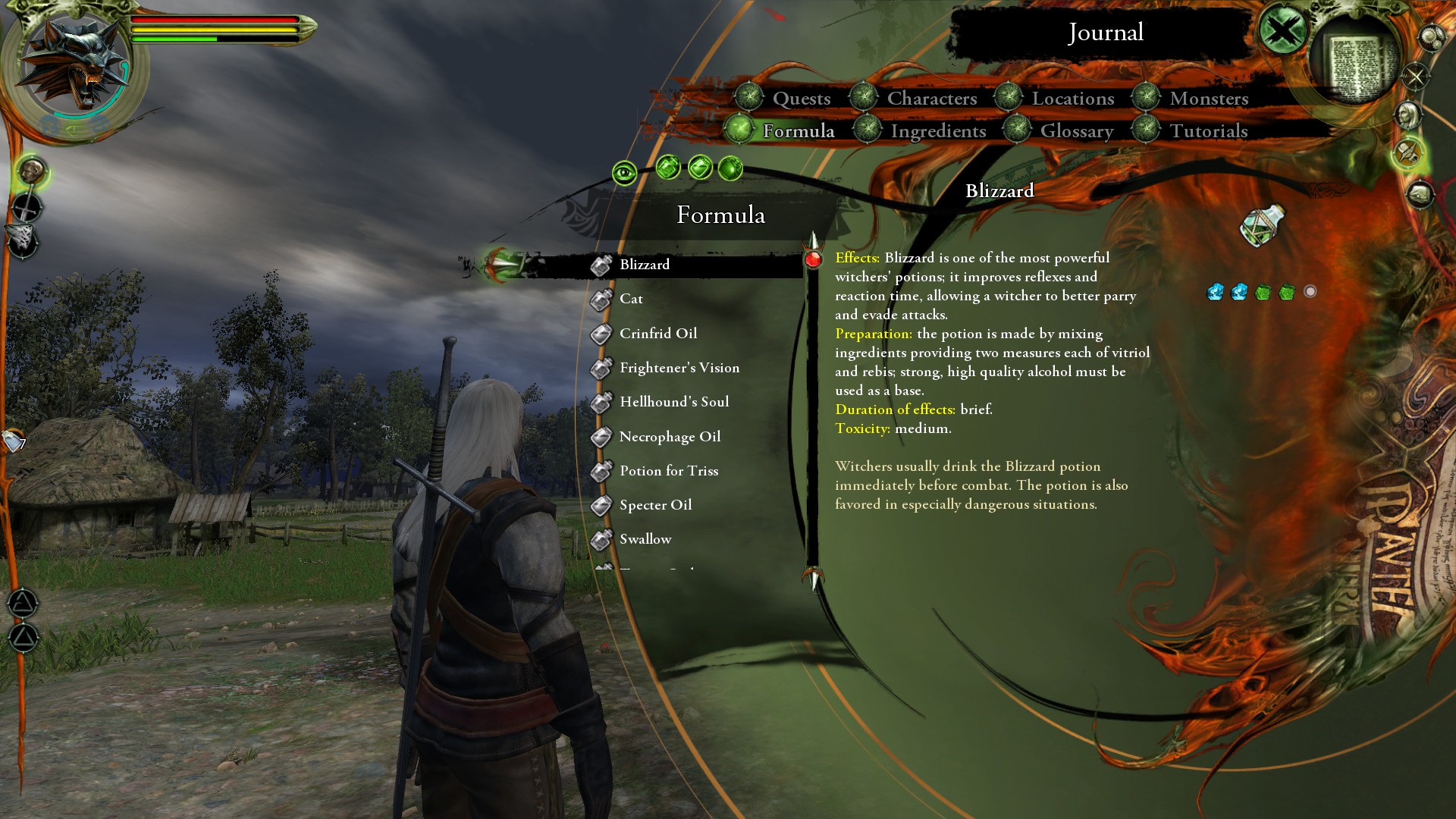Click the meditation compass icon in the right sidebar
The width and height of the screenshot is (1456, 819).
click(x=1415, y=76)
